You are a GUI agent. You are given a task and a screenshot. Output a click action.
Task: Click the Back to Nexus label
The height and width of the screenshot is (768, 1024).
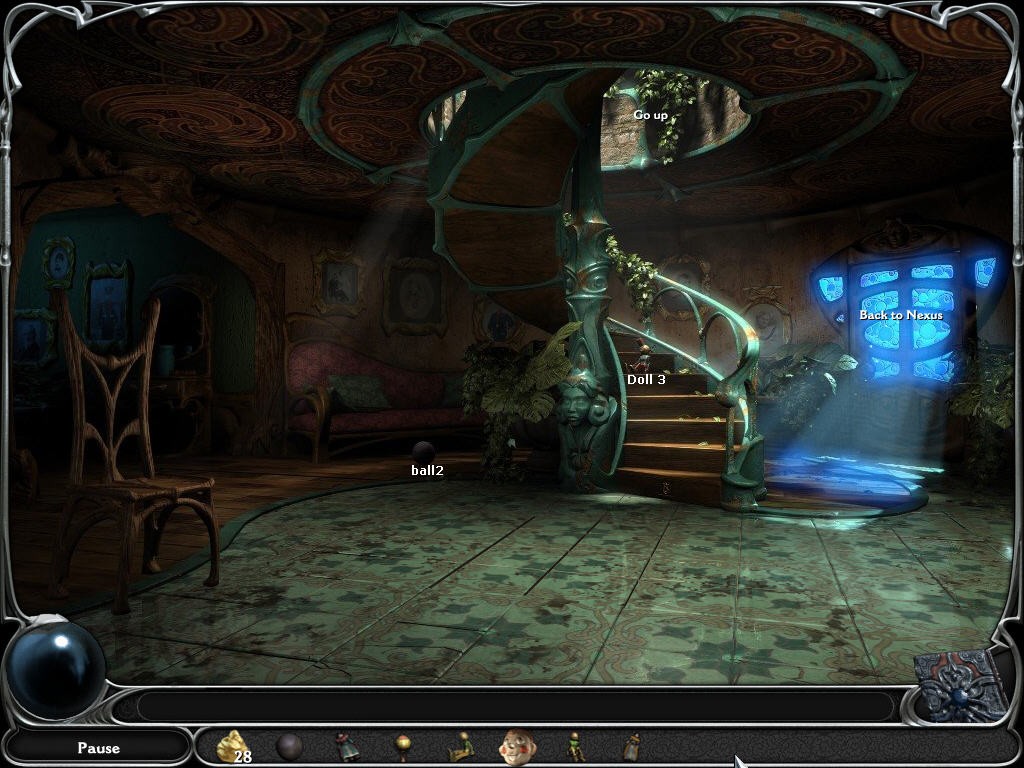click(901, 315)
